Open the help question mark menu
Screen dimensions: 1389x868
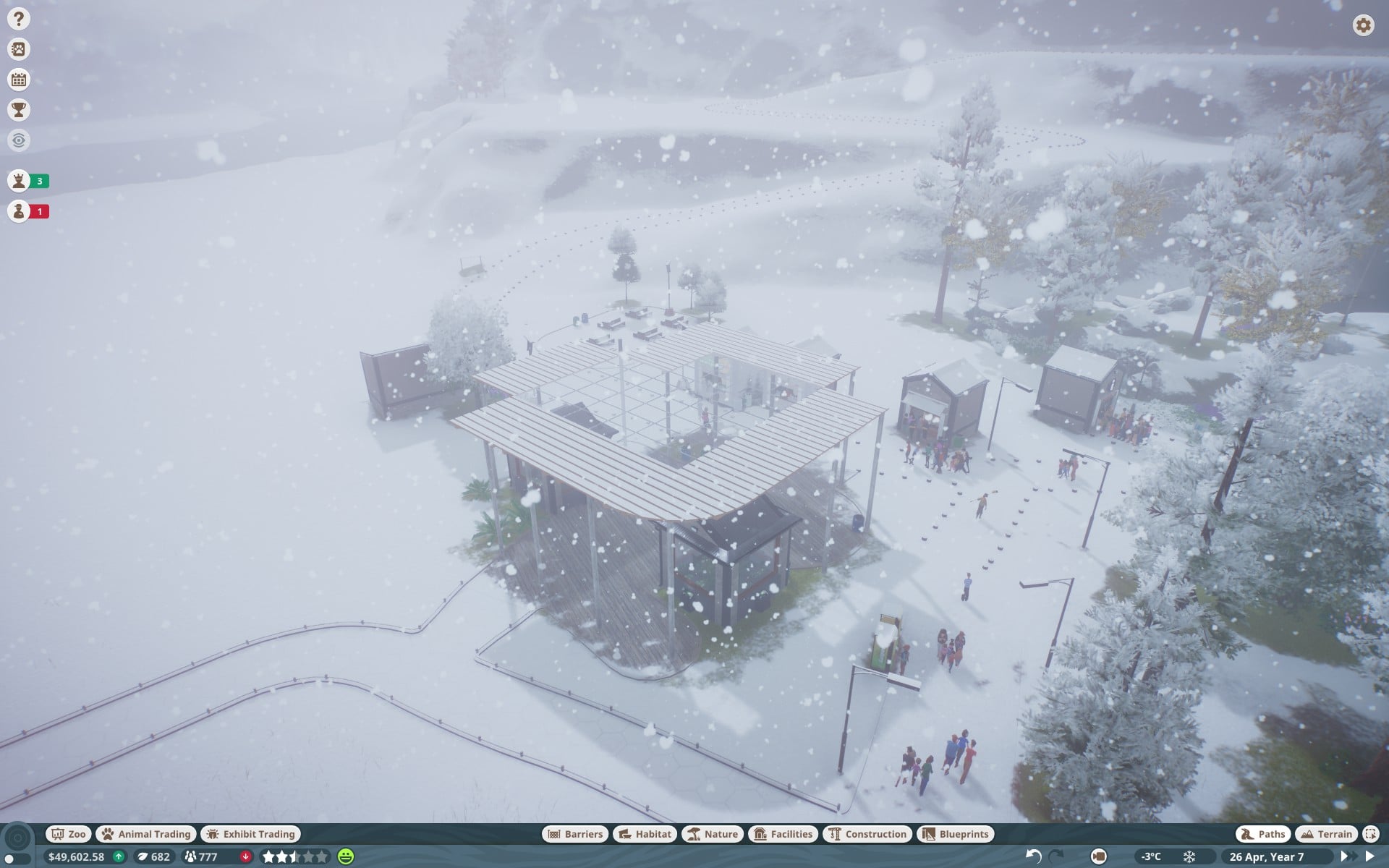(19, 19)
